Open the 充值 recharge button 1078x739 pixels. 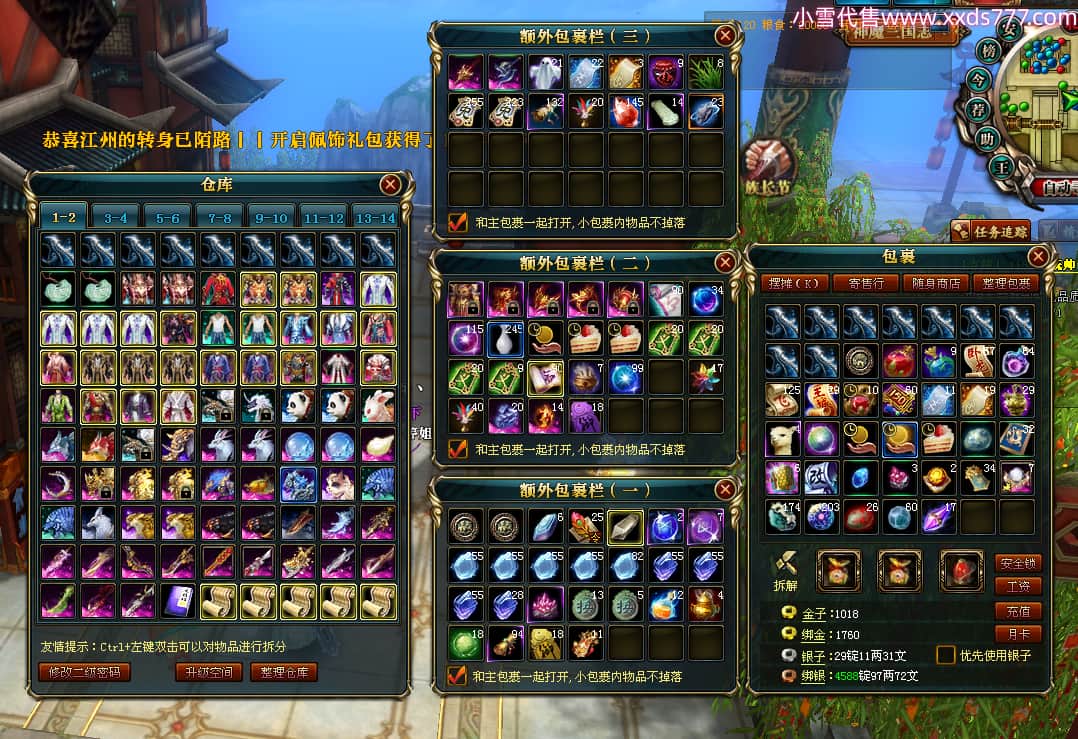tap(1018, 611)
